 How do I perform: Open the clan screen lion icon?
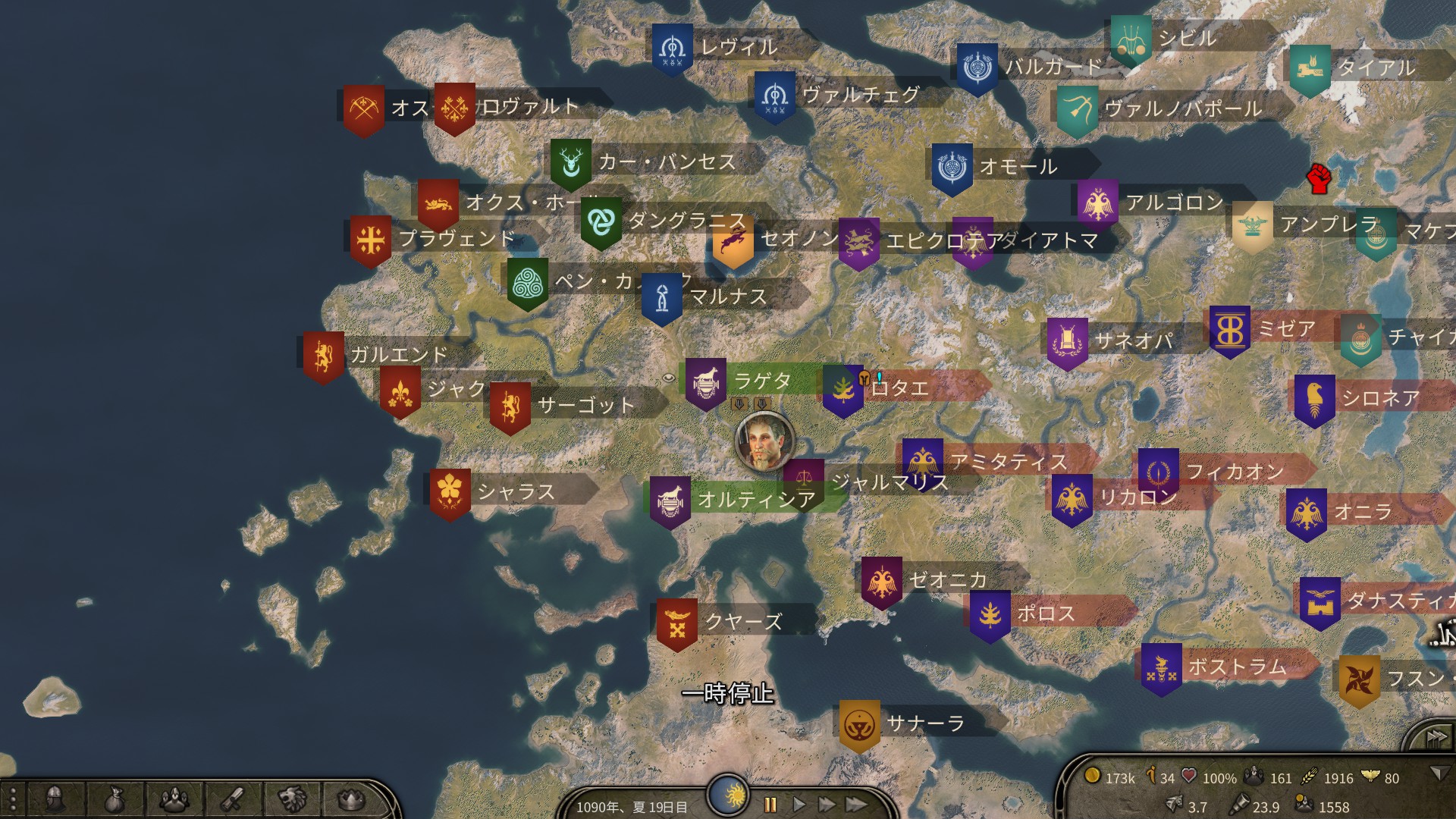pos(292,799)
